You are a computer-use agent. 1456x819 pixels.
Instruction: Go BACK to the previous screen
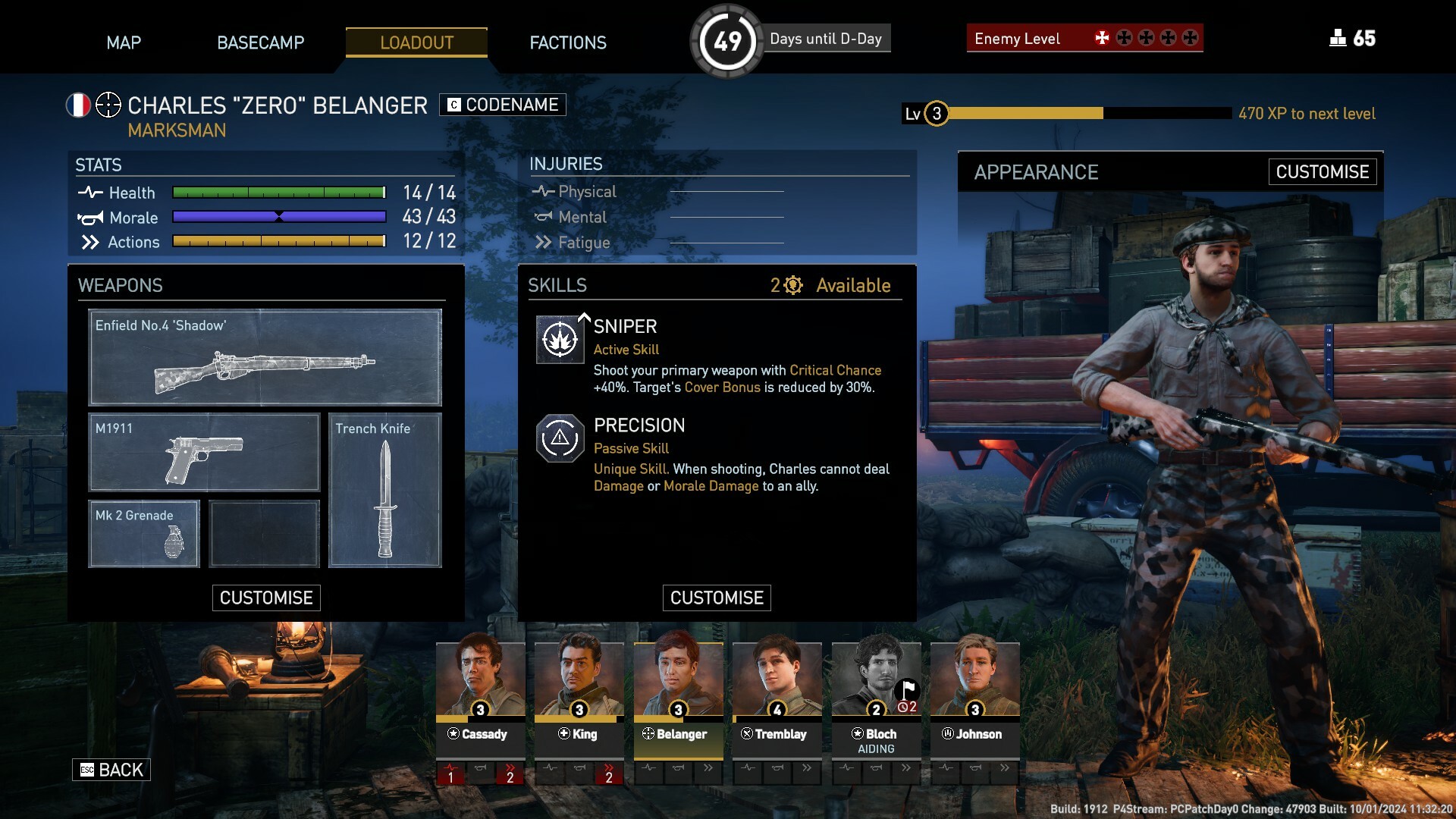pyautogui.click(x=111, y=770)
